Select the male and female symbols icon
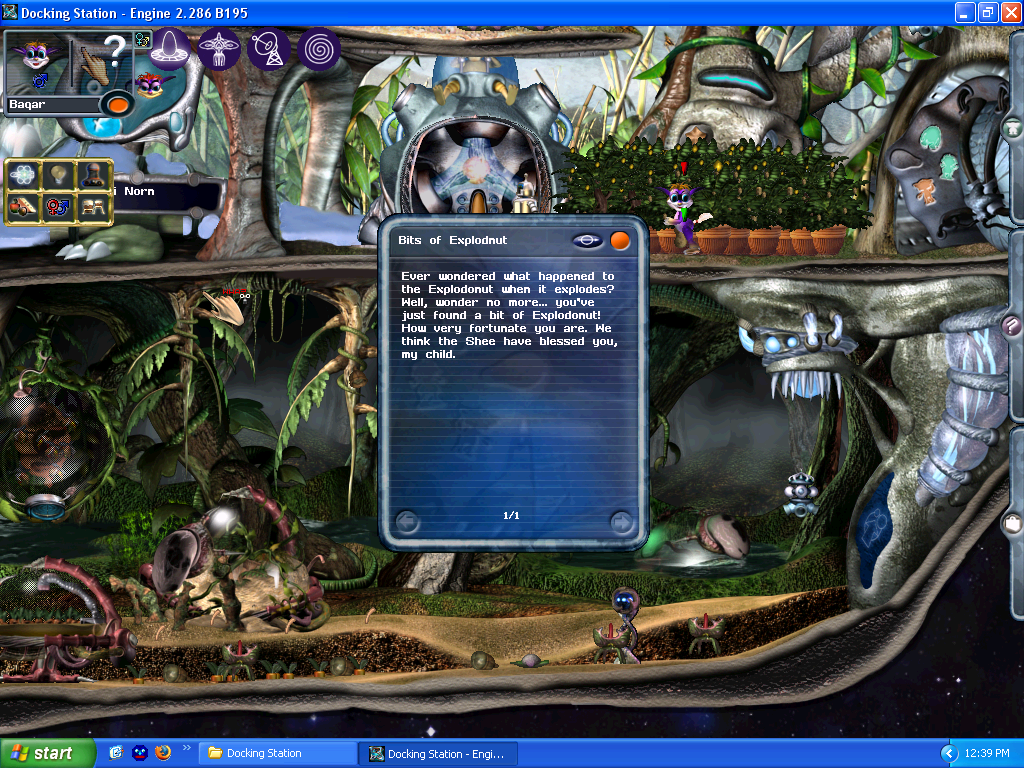Image resolution: width=1024 pixels, height=768 pixels. point(58,207)
